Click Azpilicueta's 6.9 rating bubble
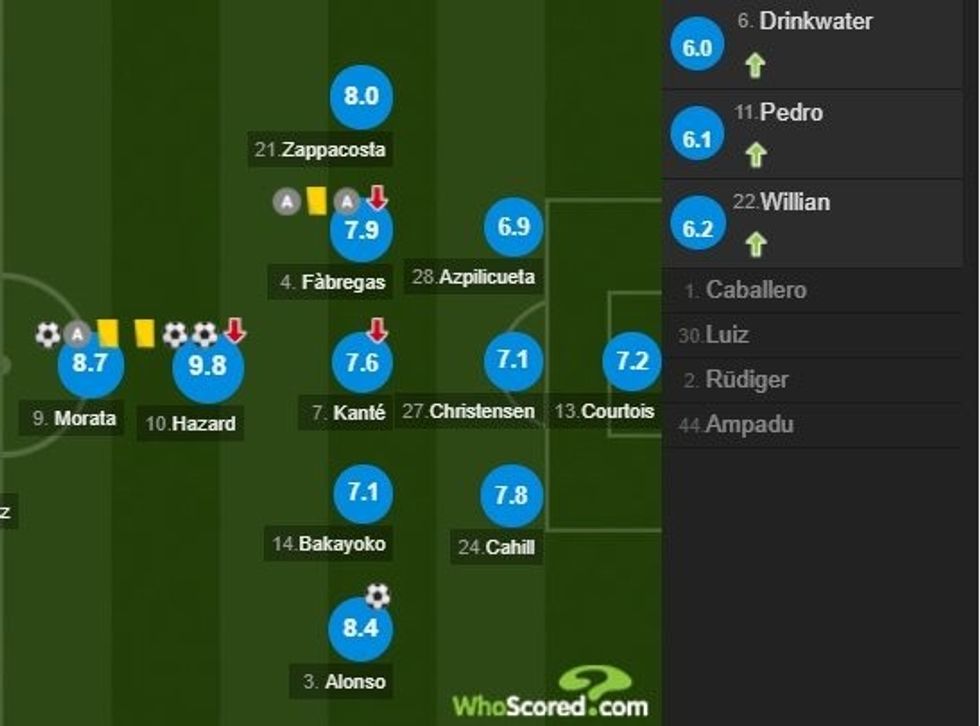980x726 pixels. [x=513, y=227]
